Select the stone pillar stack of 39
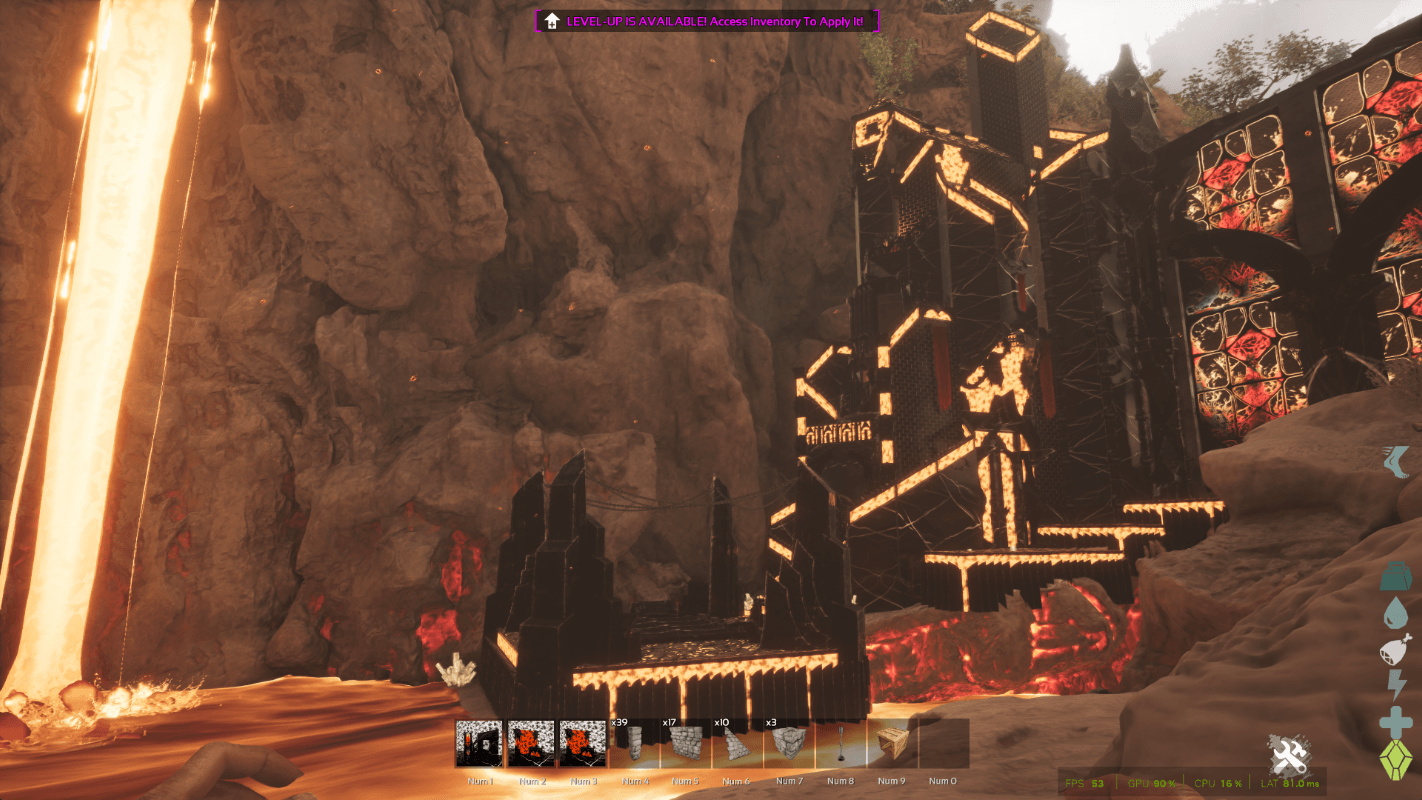Image resolution: width=1422 pixels, height=800 pixels. pyautogui.click(x=635, y=744)
